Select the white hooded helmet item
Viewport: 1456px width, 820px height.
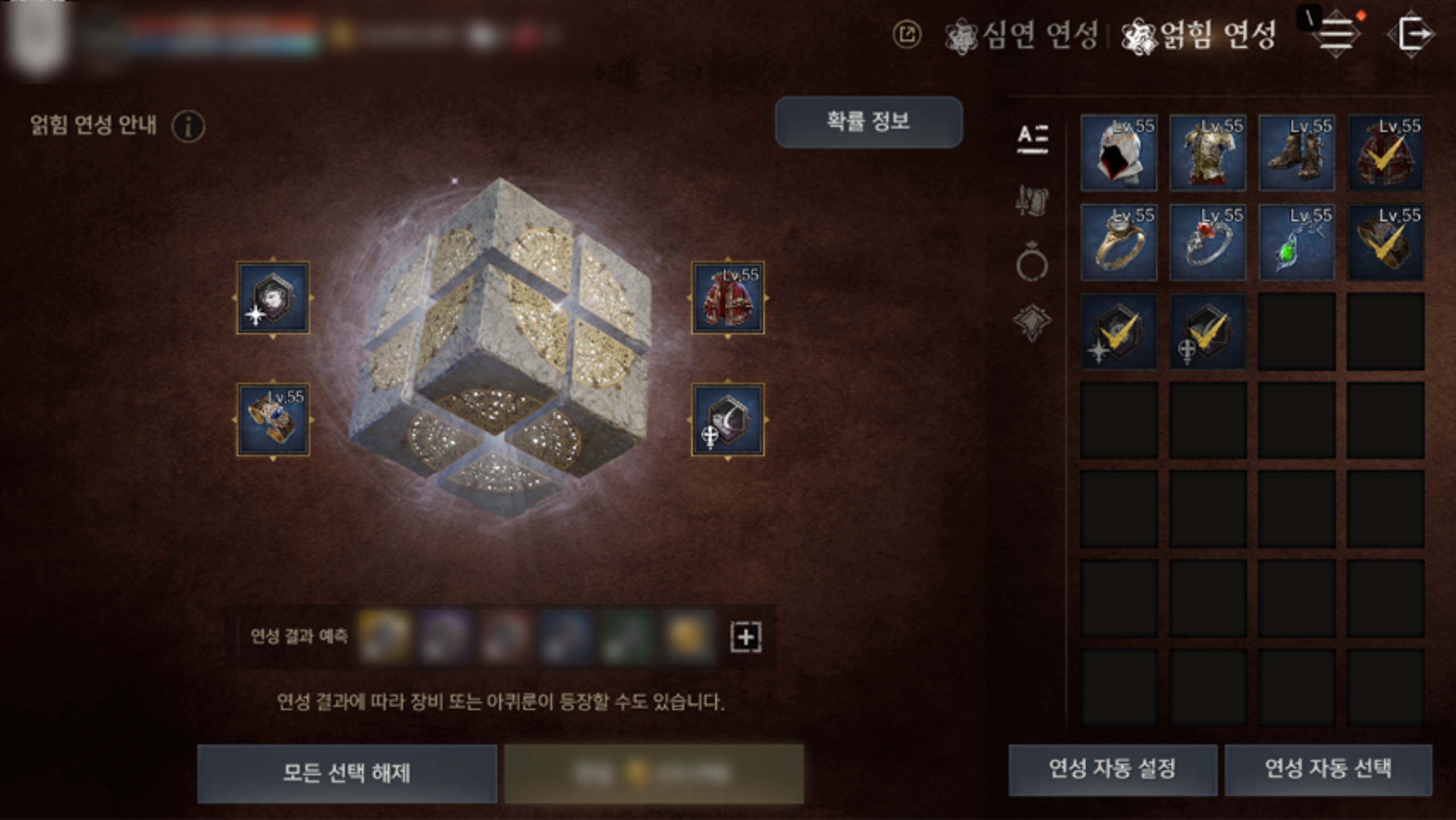[1119, 152]
